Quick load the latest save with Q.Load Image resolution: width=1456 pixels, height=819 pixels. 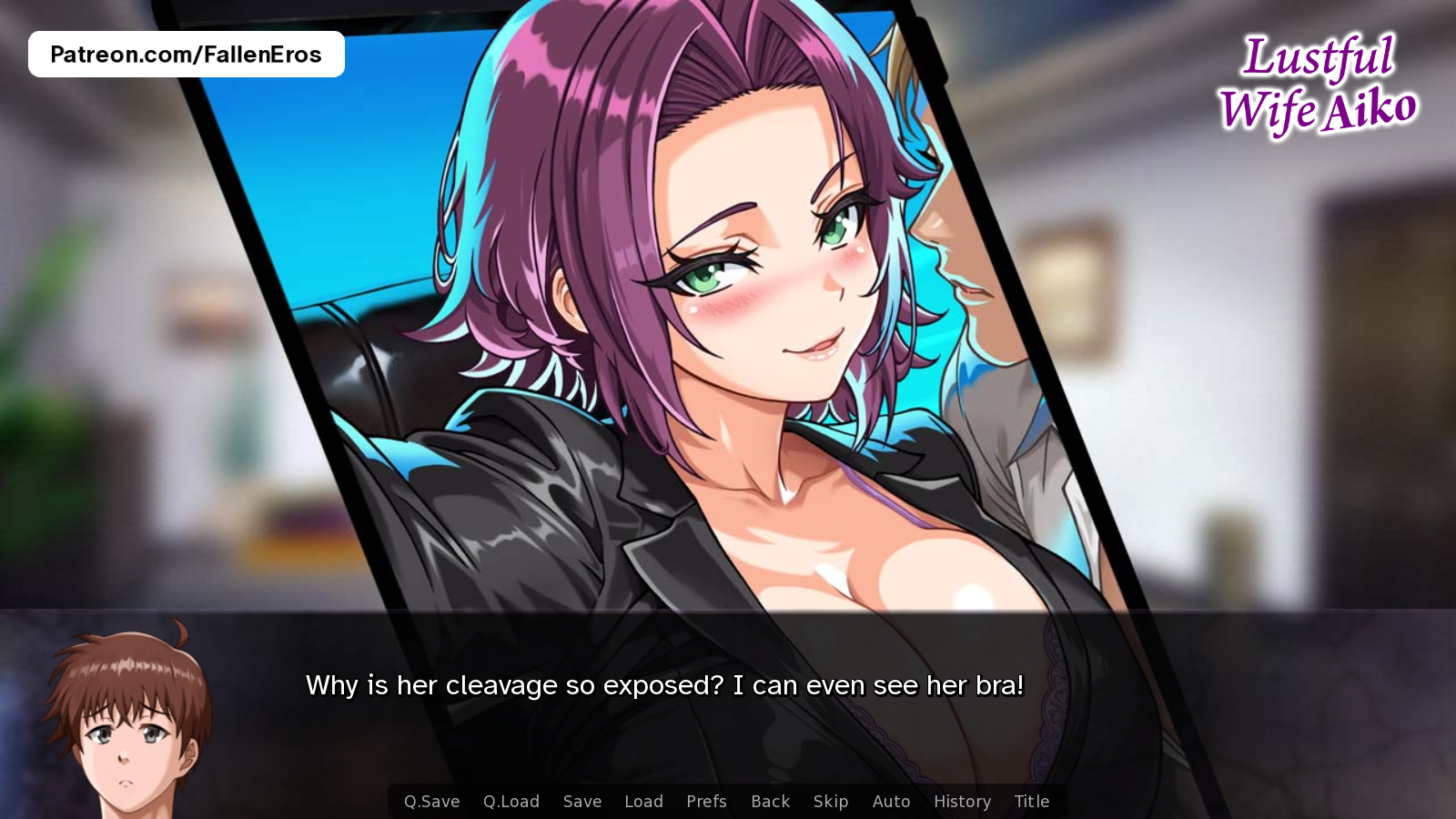click(510, 802)
